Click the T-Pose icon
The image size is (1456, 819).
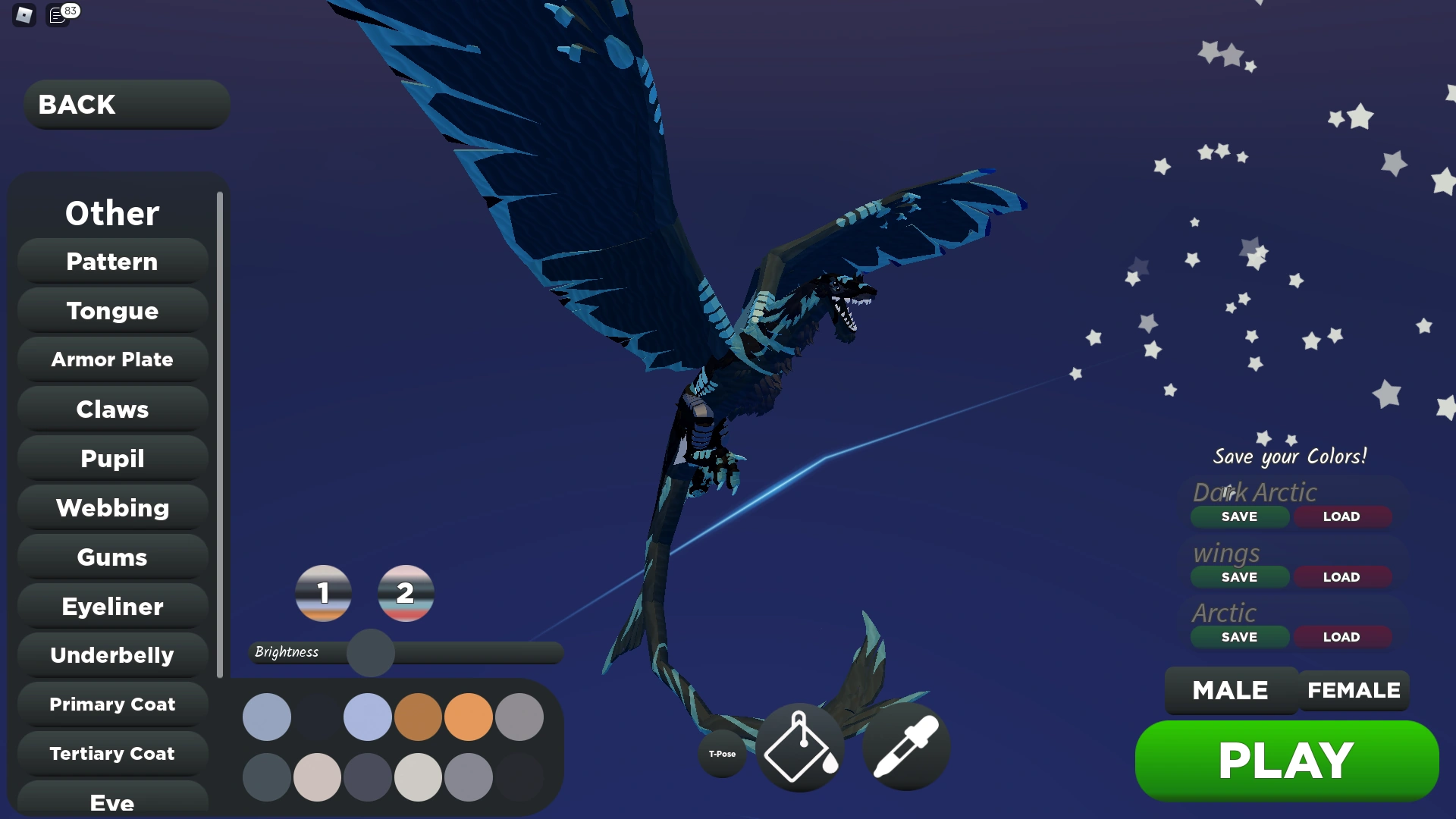[x=721, y=754]
